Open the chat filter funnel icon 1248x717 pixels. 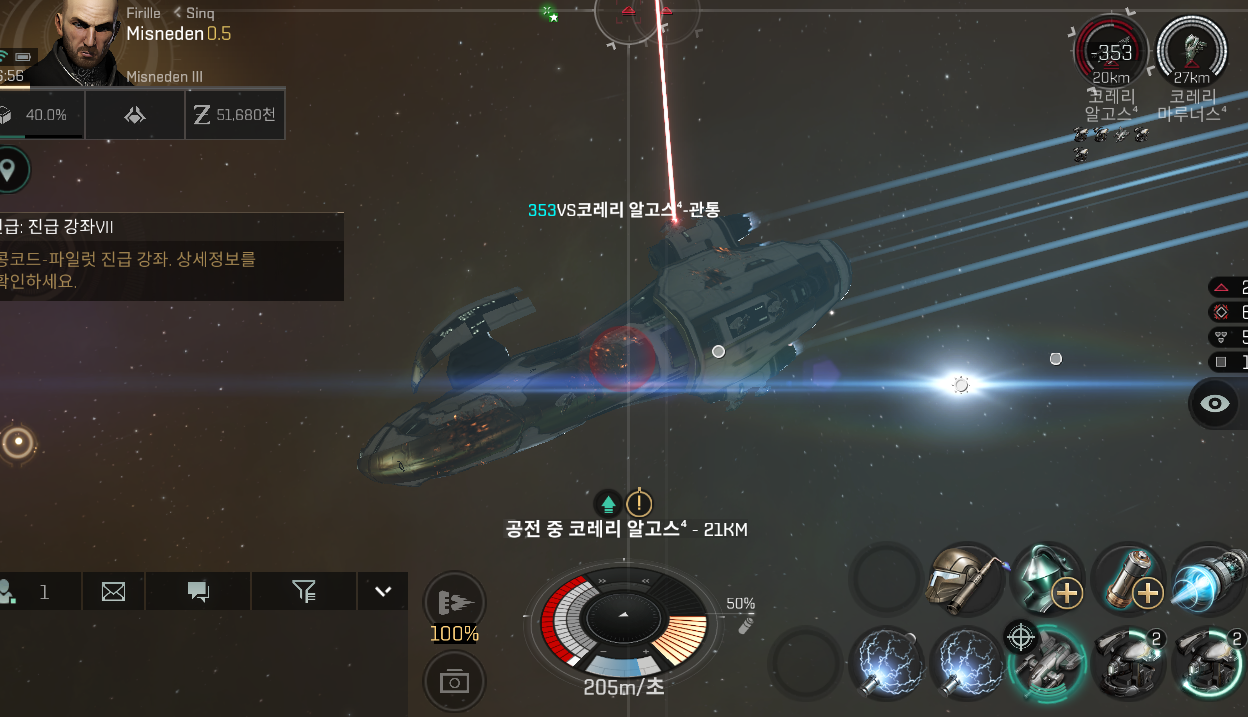point(304,592)
